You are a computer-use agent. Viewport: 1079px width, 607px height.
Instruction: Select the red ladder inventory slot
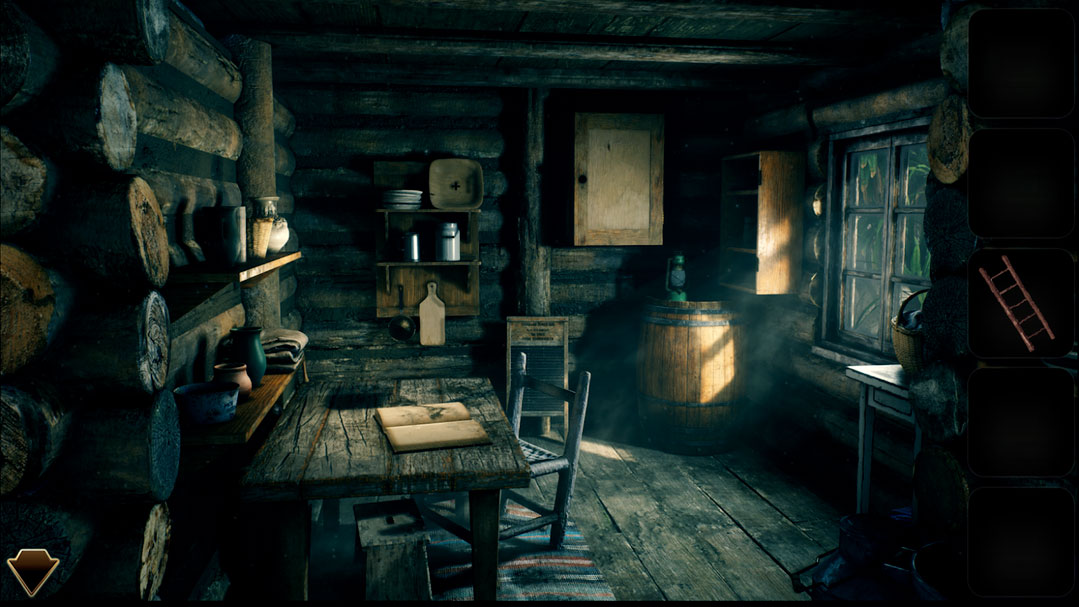[x=1018, y=303]
